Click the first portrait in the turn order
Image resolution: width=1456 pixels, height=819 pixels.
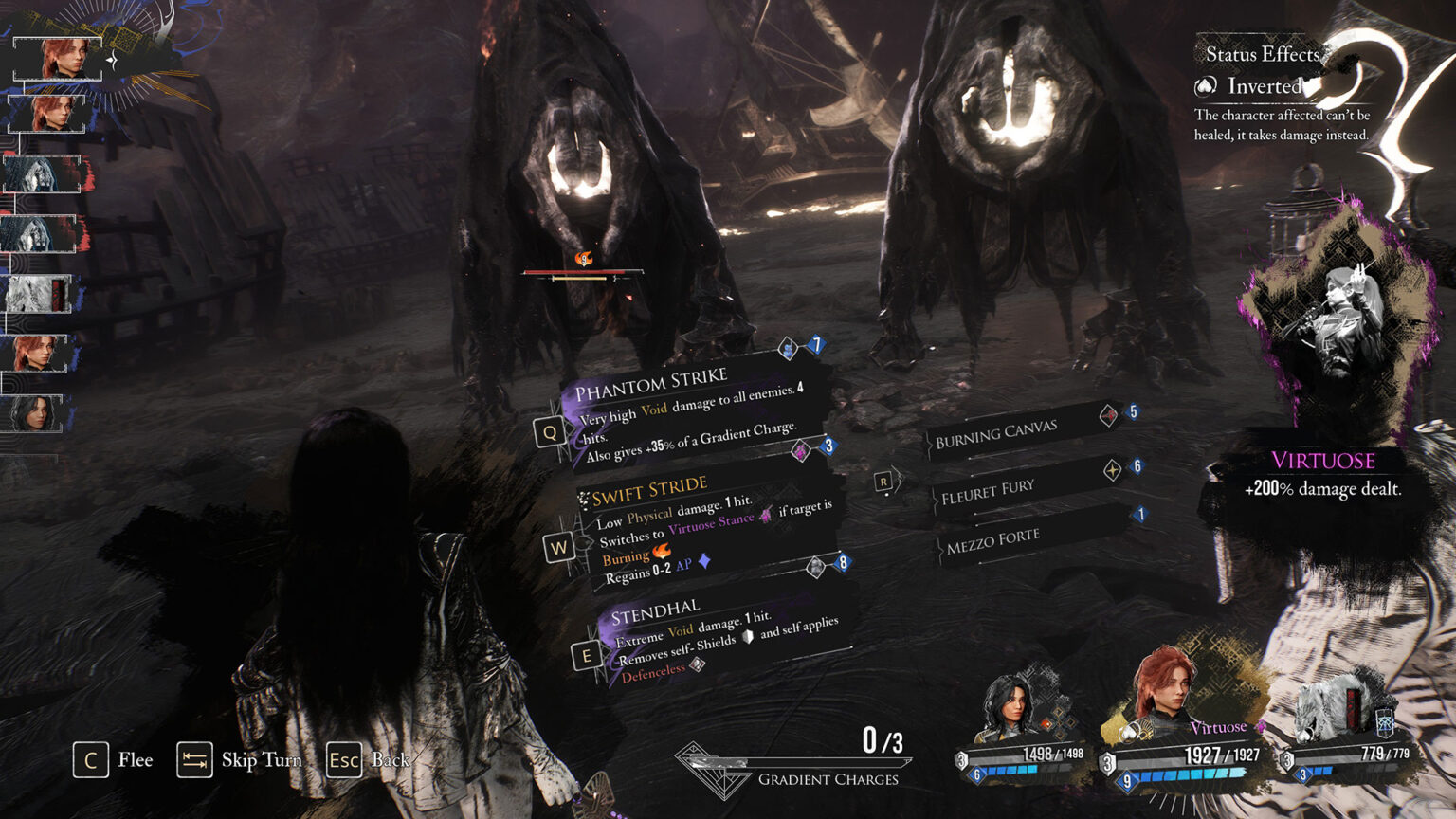click(x=59, y=59)
